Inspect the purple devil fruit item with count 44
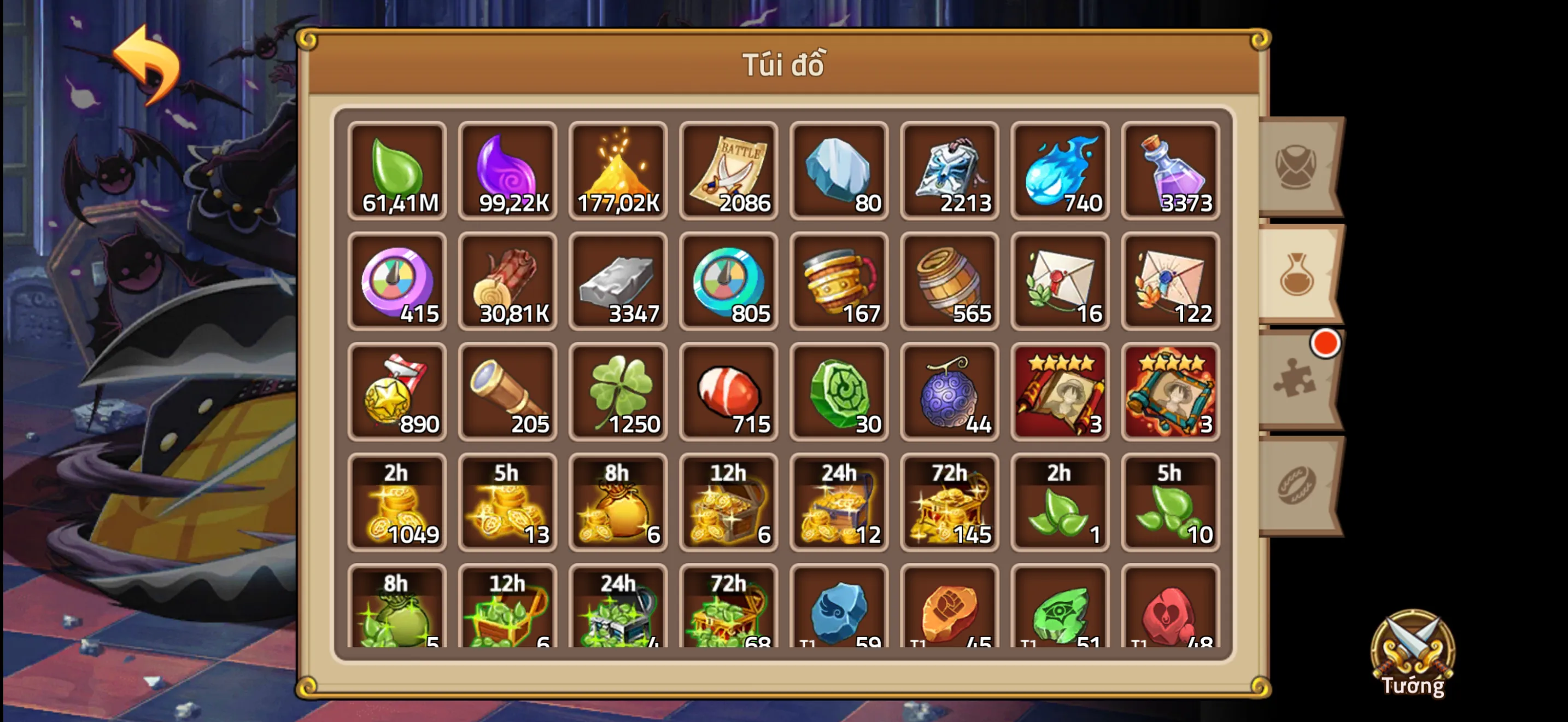Image resolution: width=1568 pixels, height=722 pixels. [950, 393]
